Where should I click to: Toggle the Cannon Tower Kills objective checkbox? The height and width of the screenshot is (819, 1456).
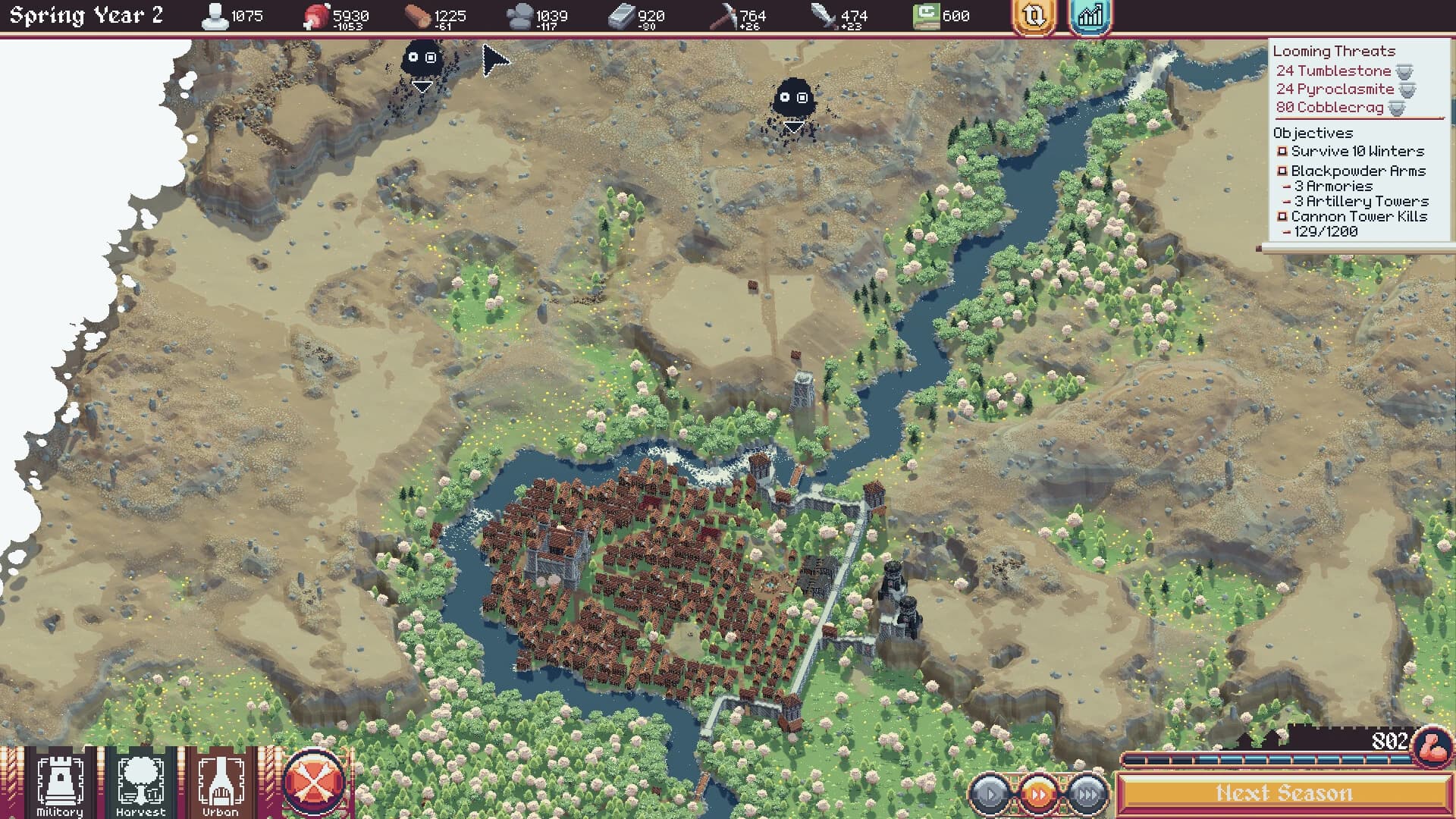(1281, 216)
